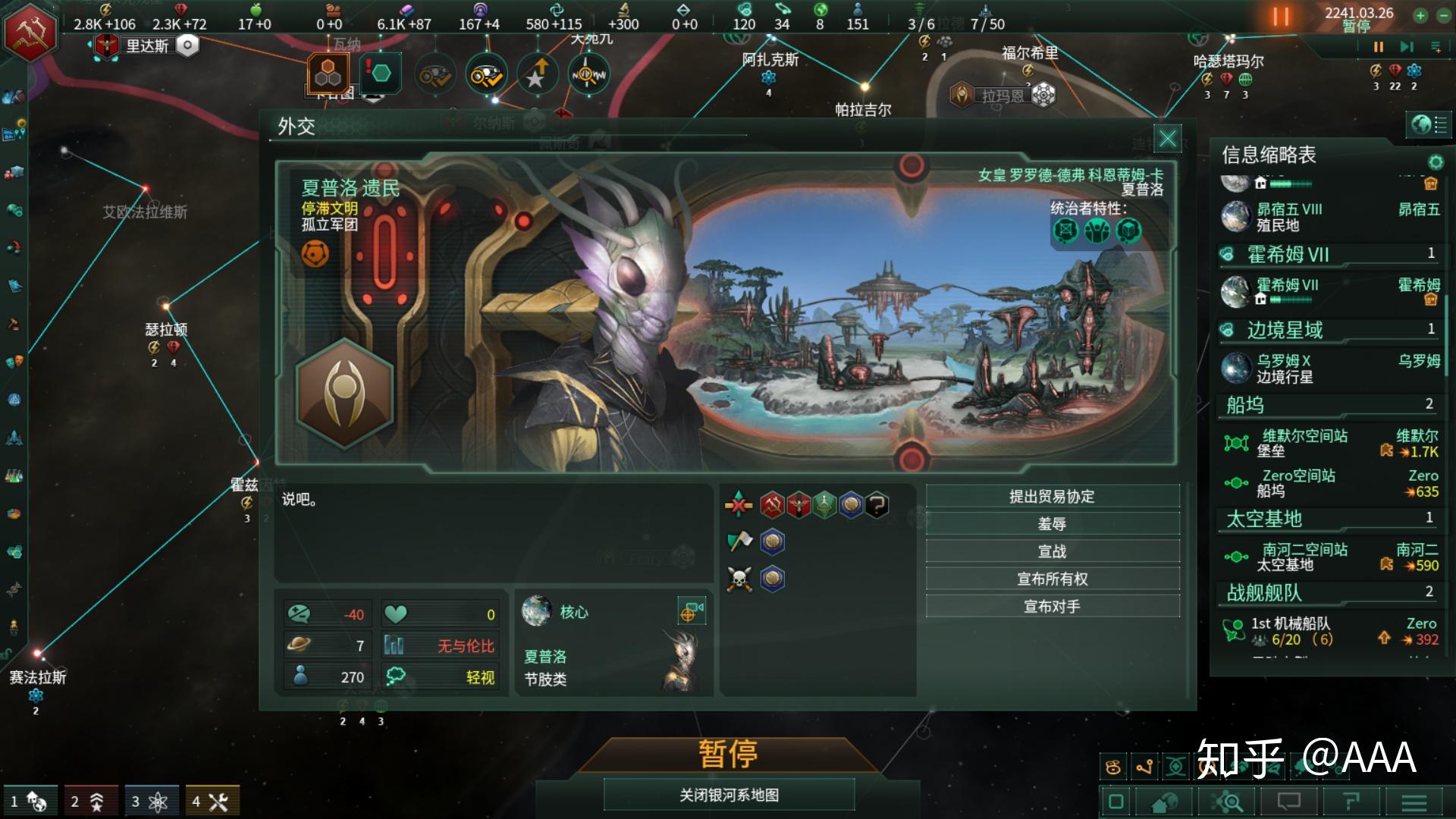Select the unknown empire question-mark hexagon

[878, 507]
